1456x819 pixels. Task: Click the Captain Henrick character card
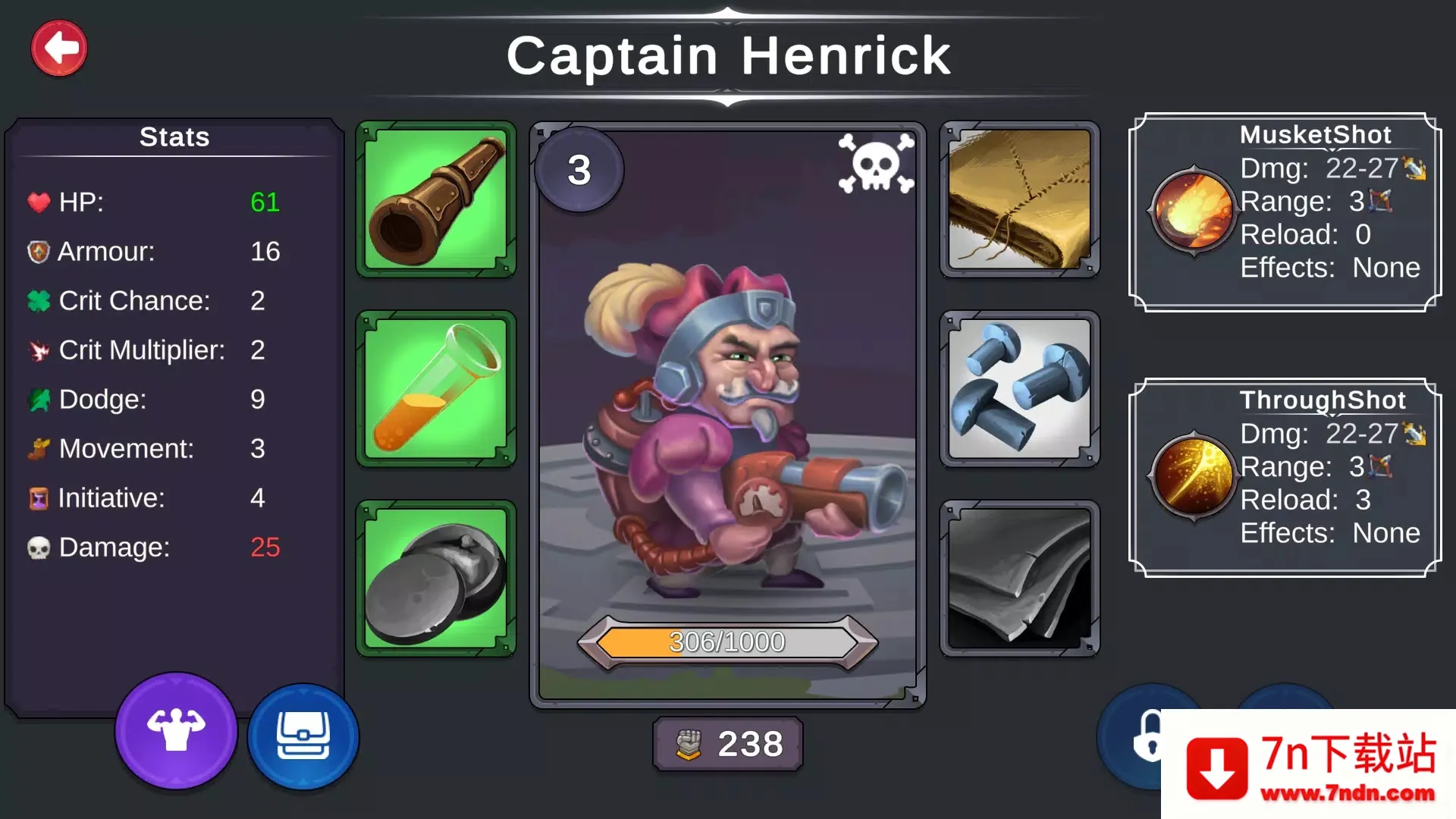pyautogui.click(x=727, y=415)
